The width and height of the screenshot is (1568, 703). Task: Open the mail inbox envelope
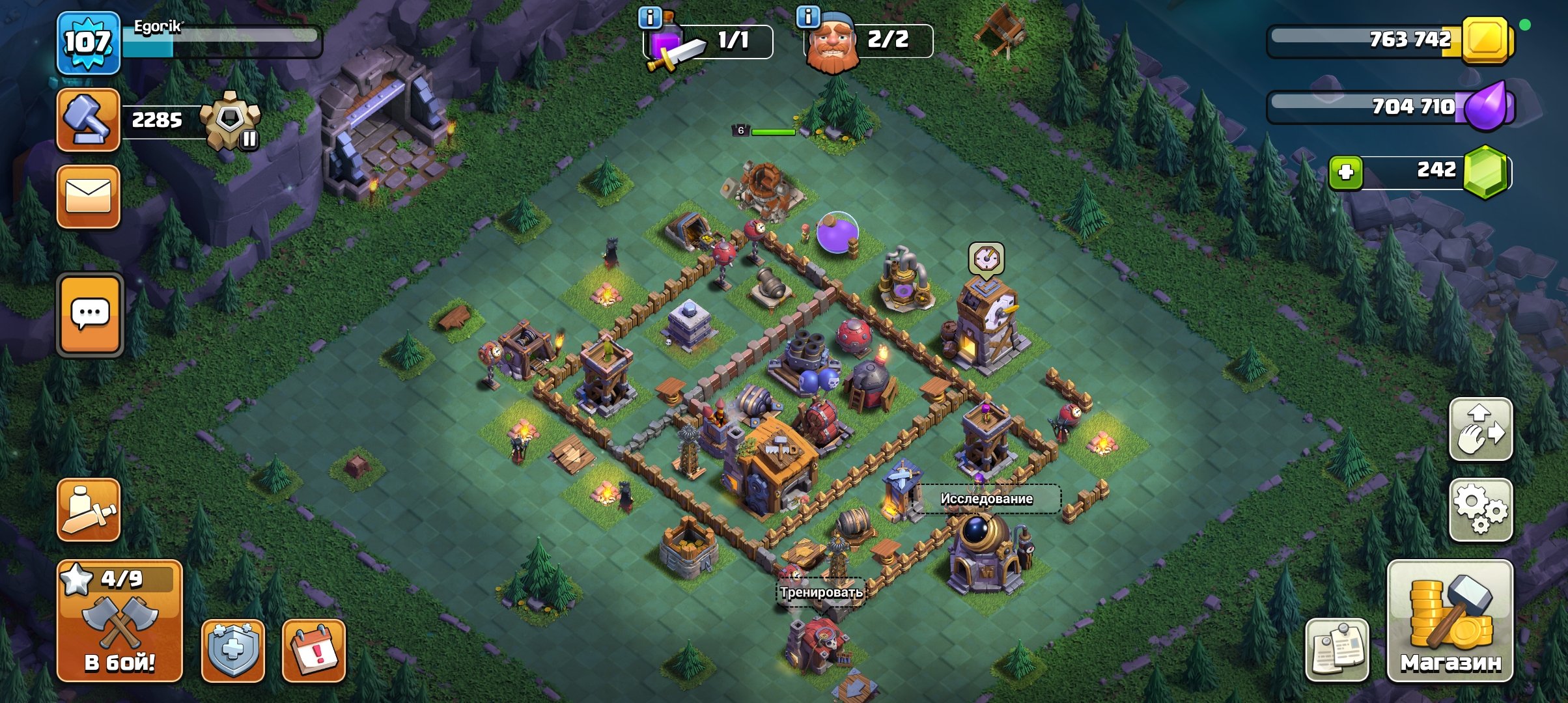(88, 196)
